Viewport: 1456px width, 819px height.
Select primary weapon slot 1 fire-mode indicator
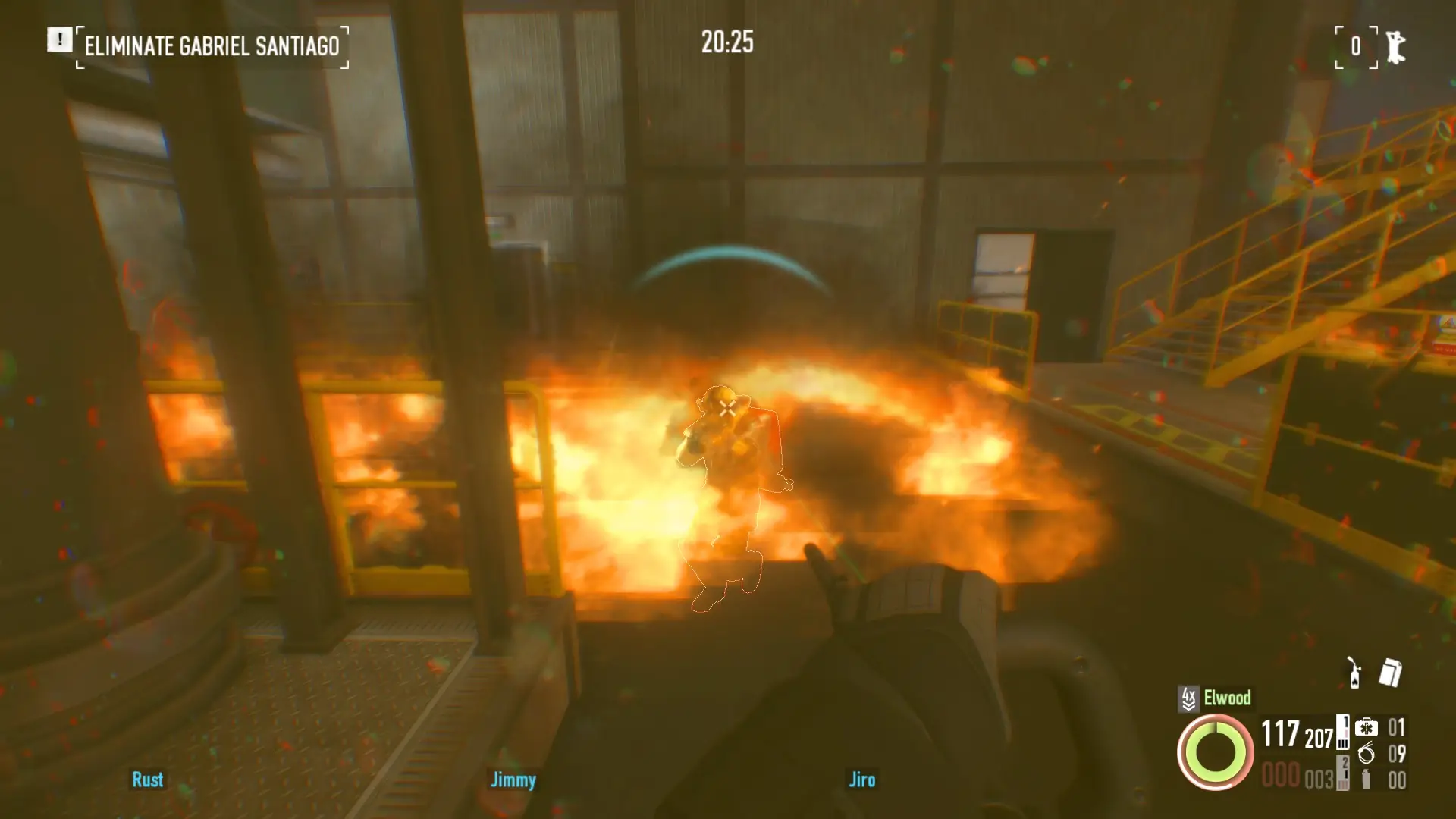point(1343,732)
